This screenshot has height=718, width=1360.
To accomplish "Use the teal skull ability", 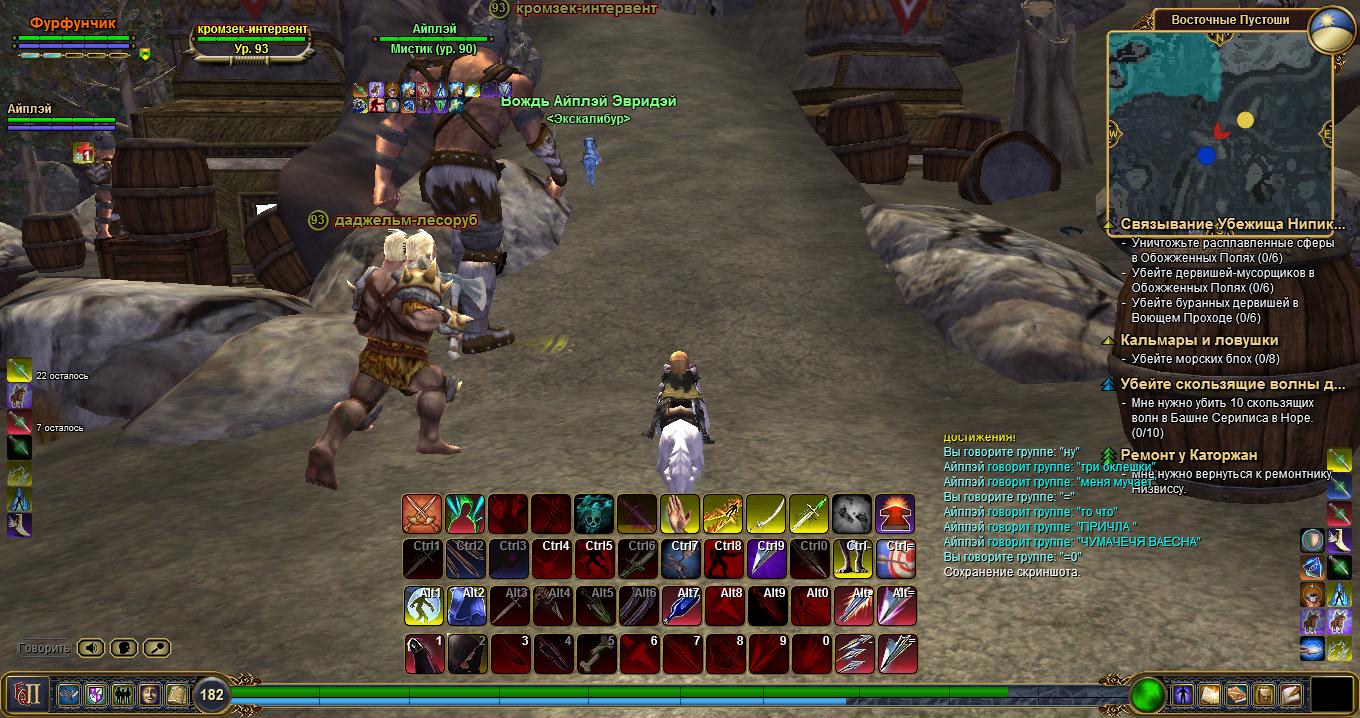I will click(594, 514).
